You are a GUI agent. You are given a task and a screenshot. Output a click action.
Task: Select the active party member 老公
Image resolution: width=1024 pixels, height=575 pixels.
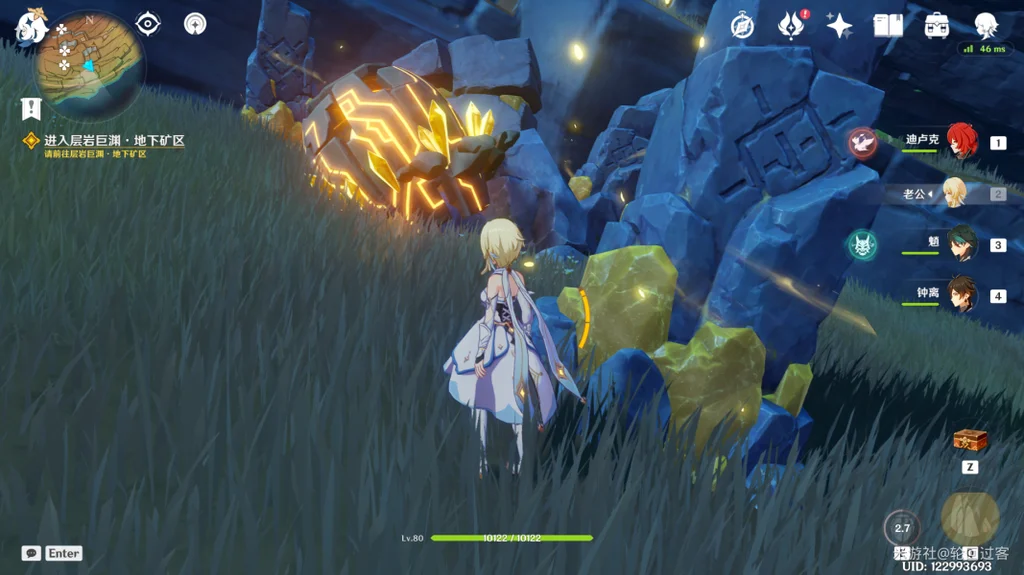pyautogui.click(x=954, y=193)
